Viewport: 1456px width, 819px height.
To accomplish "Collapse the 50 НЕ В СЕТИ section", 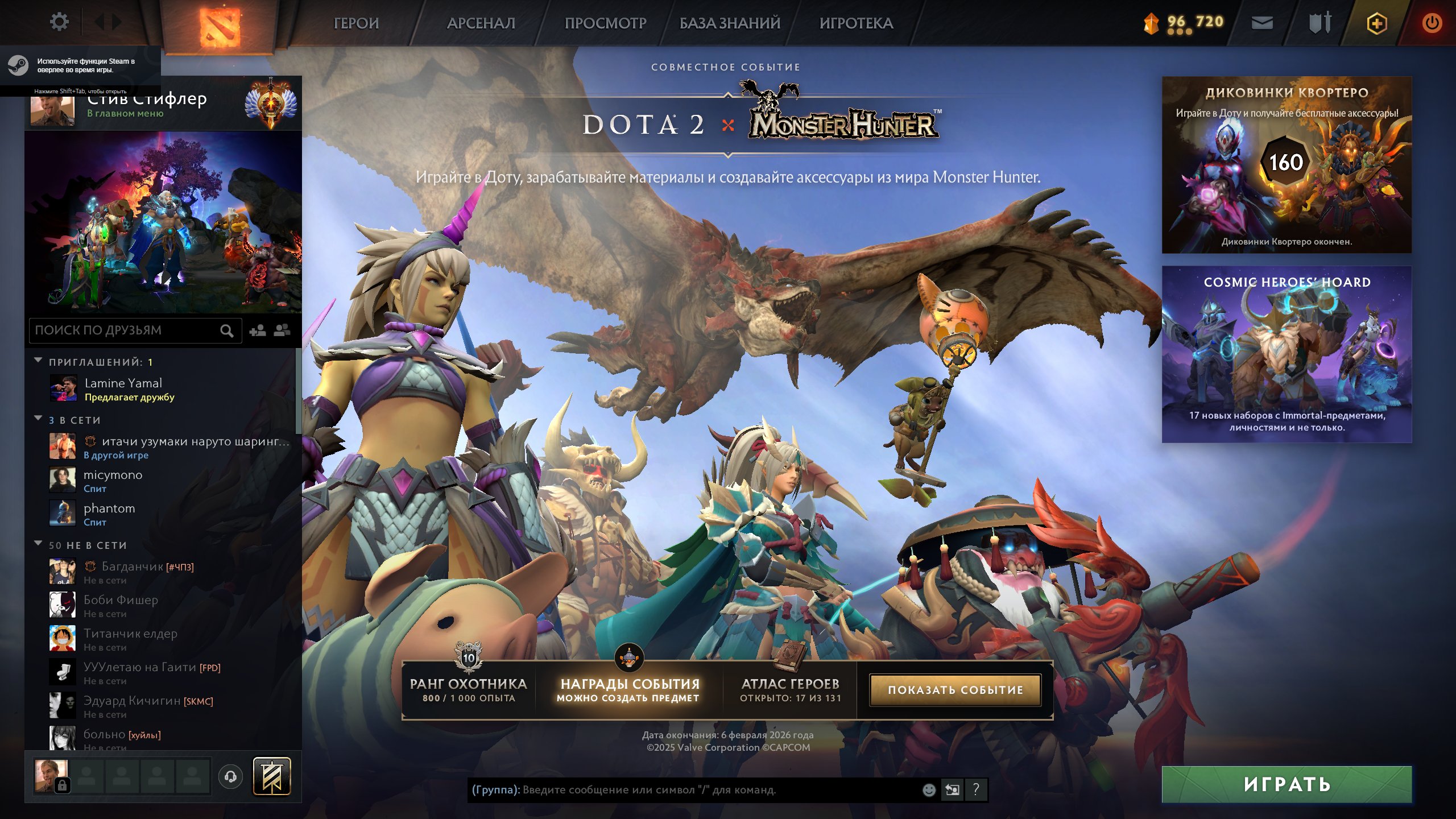I will [38, 544].
